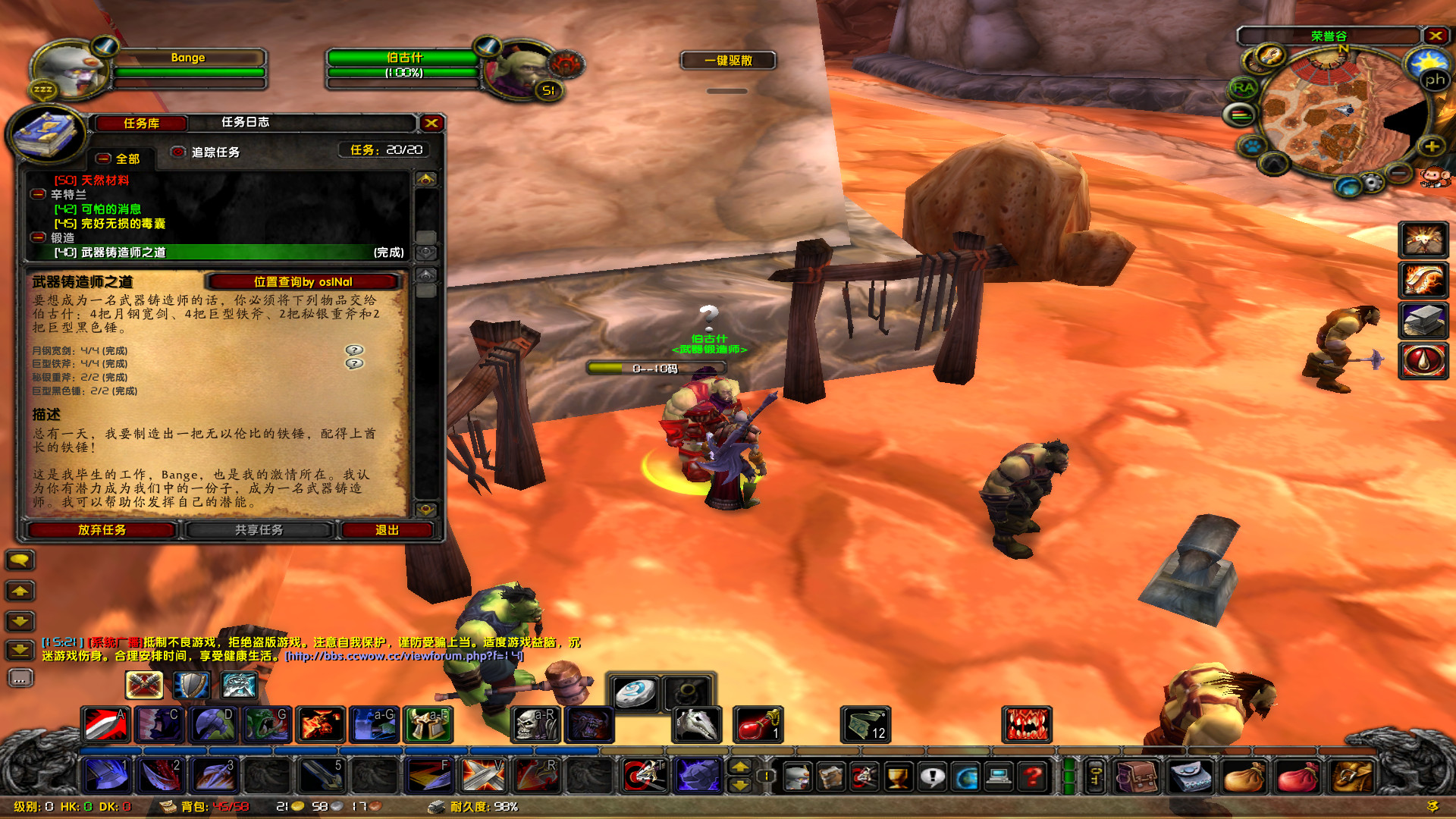Image resolution: width=1456 pixels, height=819 pixels.
Task: Toggle the RA button near the minimap
Action: point(1244,87)
